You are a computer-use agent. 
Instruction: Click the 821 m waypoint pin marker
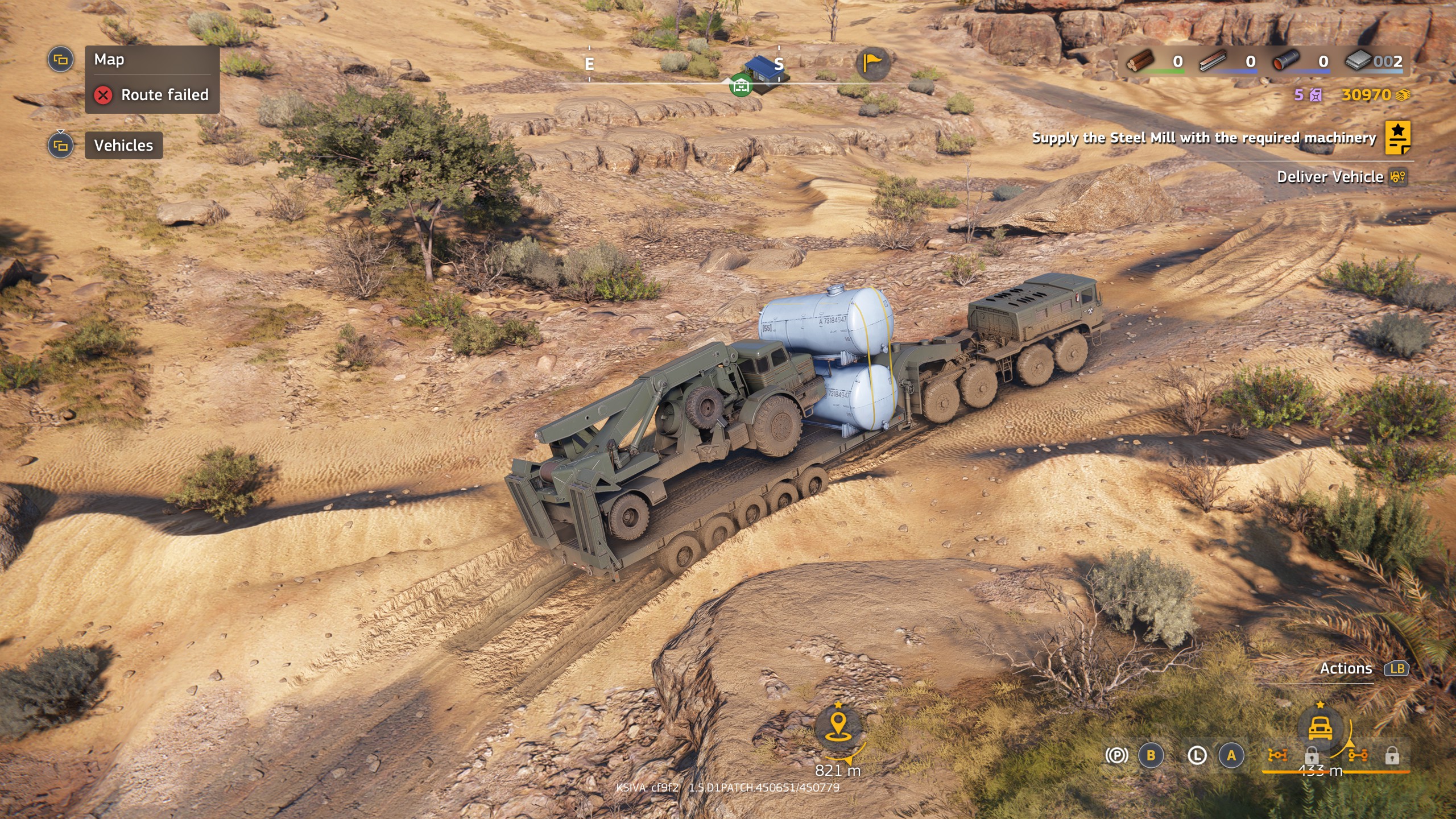point(838,727)
